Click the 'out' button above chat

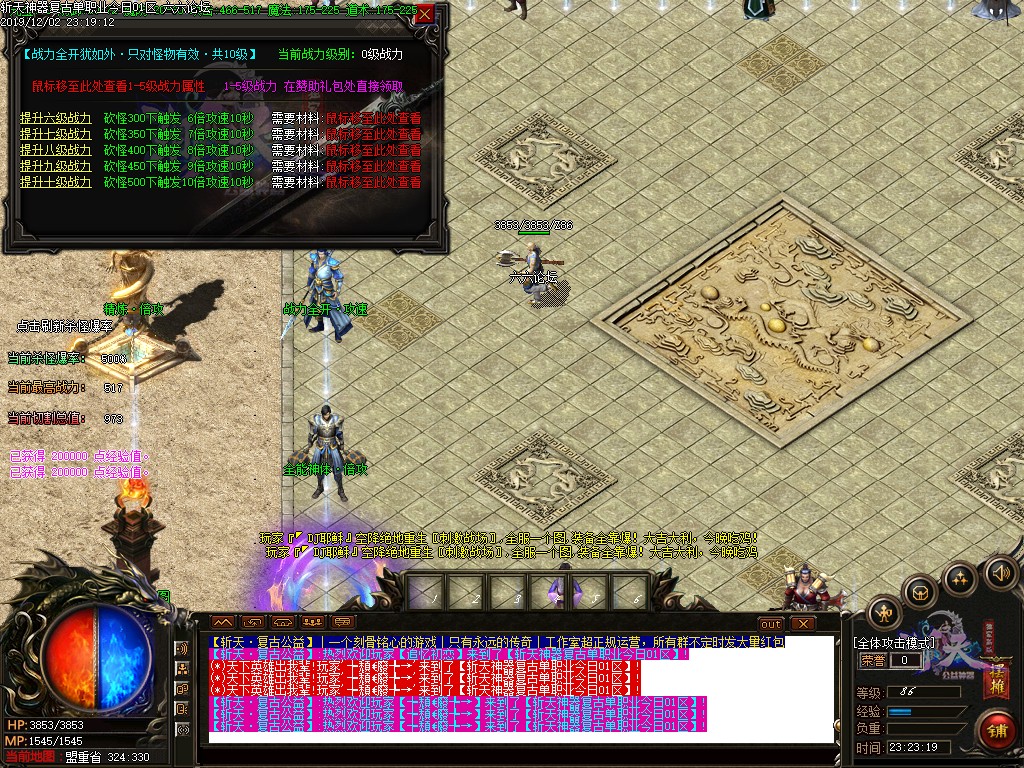coord(770,624)
